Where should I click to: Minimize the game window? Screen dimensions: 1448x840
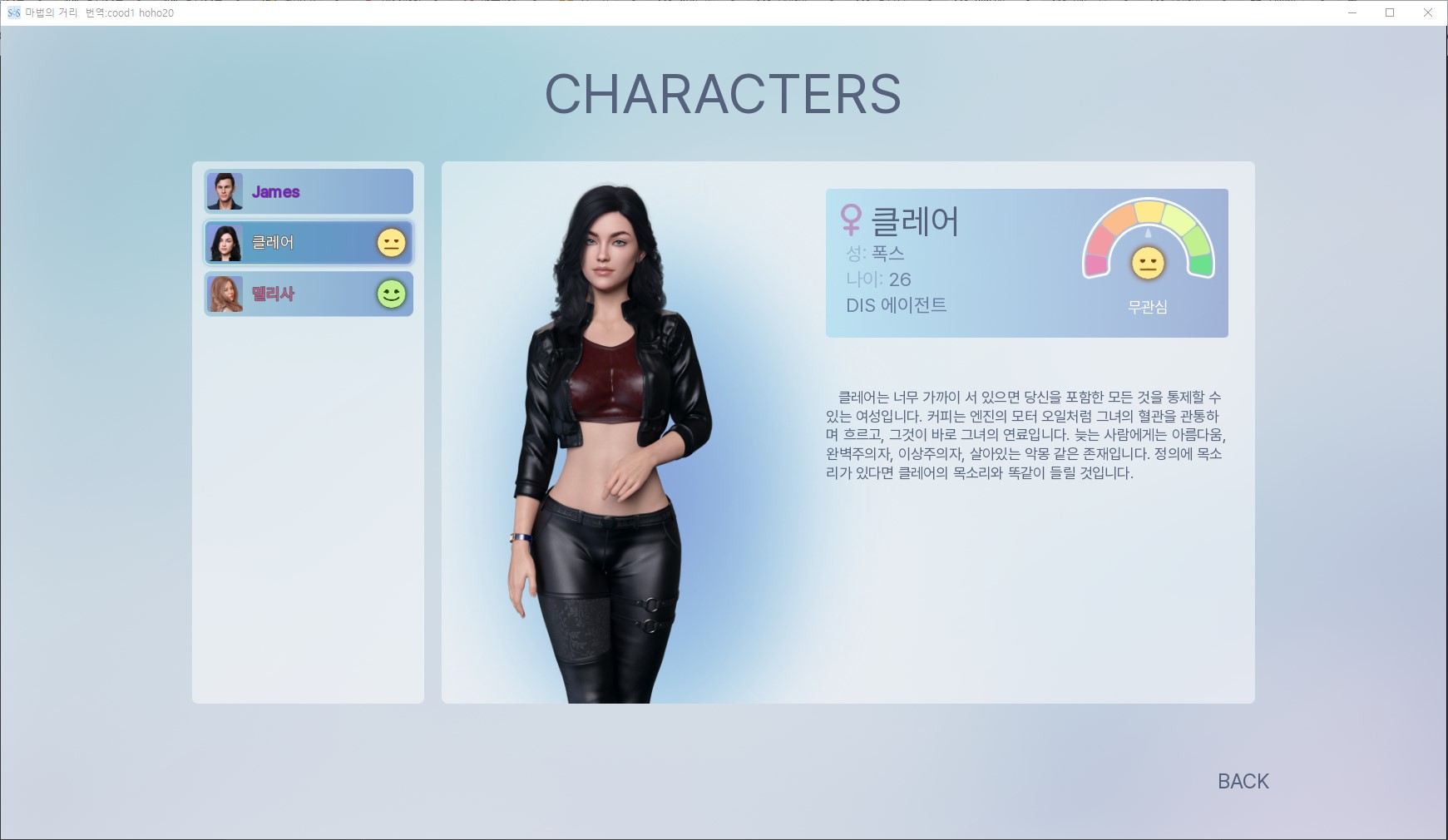click(x=1352, y=12)
